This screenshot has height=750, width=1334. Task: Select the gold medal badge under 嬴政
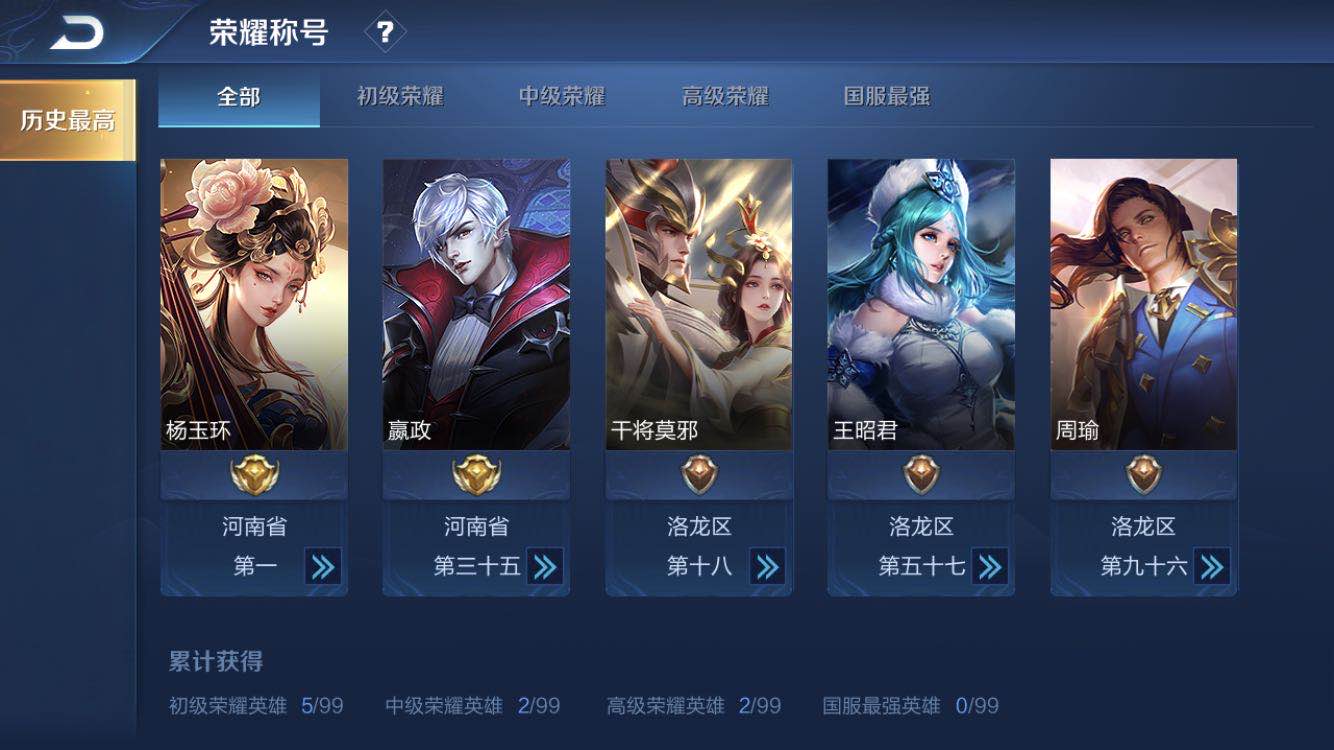click(475, 474)
